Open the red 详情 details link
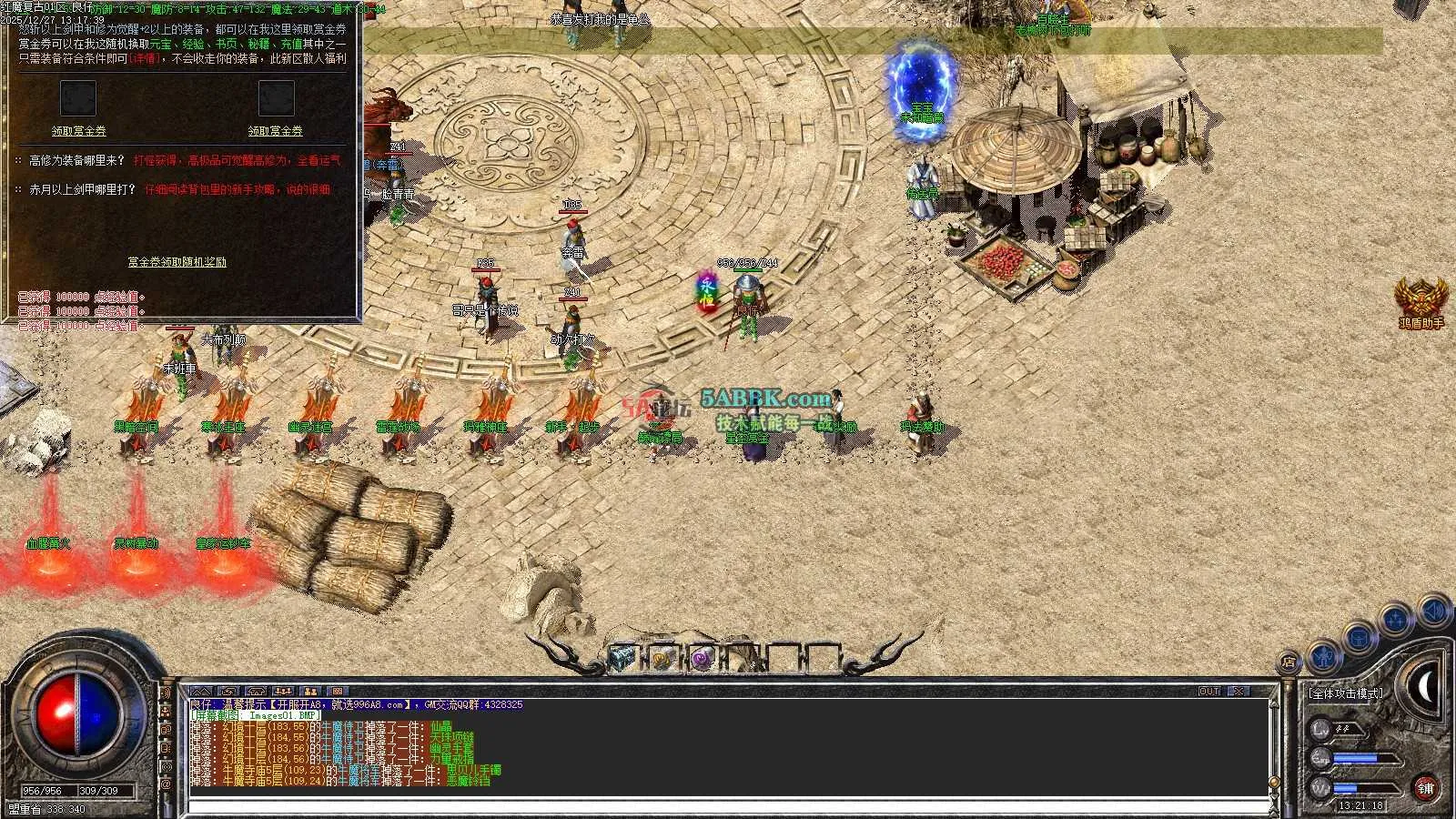The image size is (1456, 819). [143, 58]
